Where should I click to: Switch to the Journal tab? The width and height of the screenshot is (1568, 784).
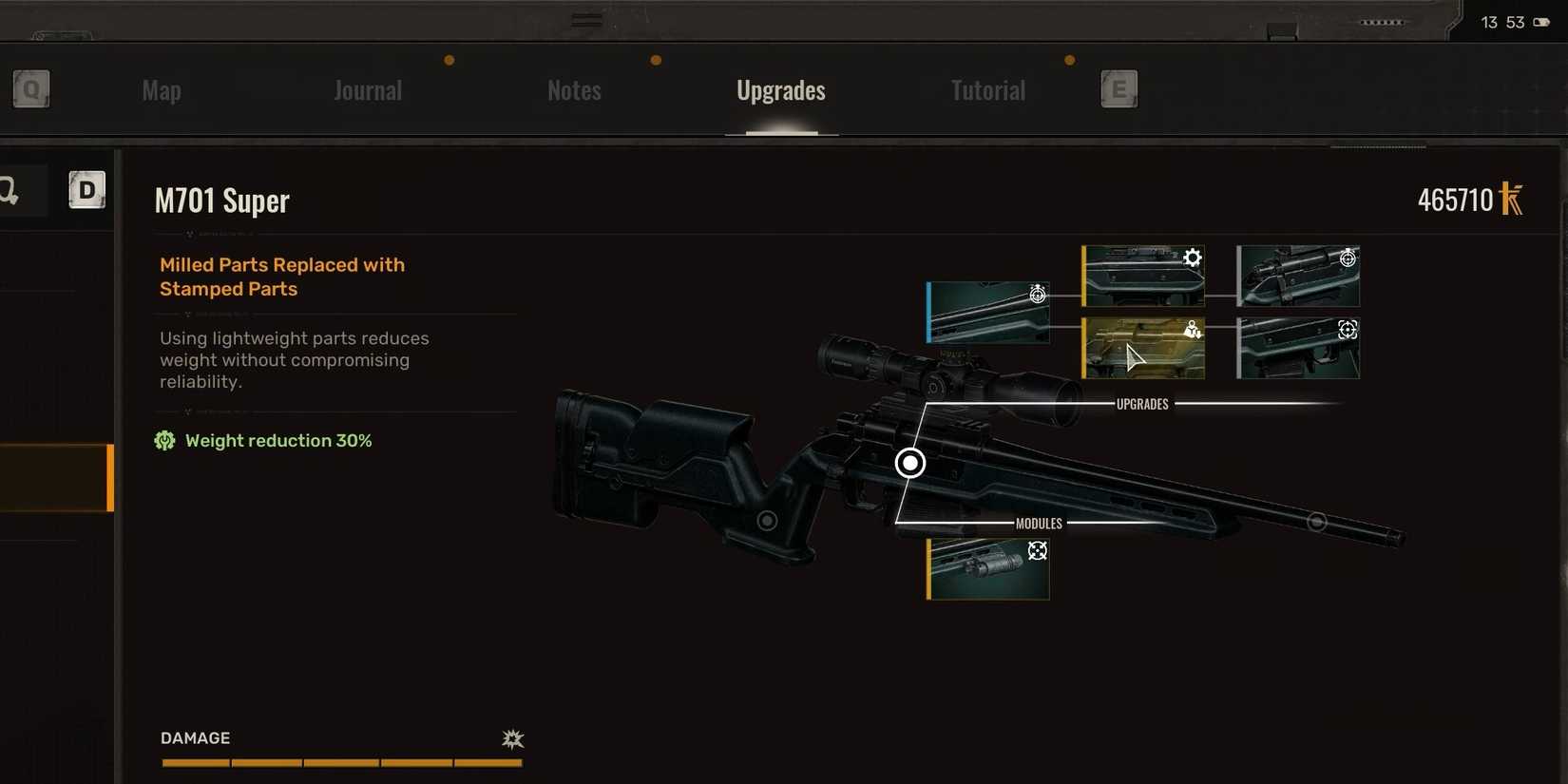click(x=368, y=90)
